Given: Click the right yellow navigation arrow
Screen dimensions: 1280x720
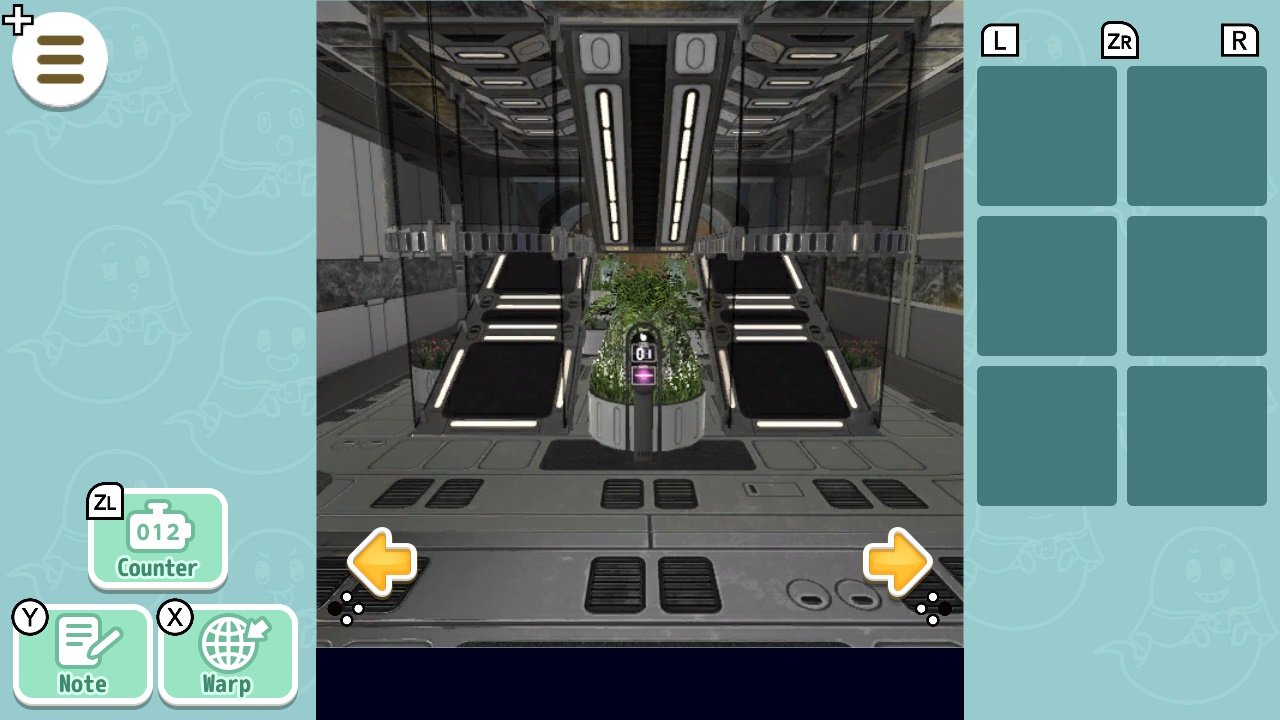Looking at the screenshot, I should [897, 563].
